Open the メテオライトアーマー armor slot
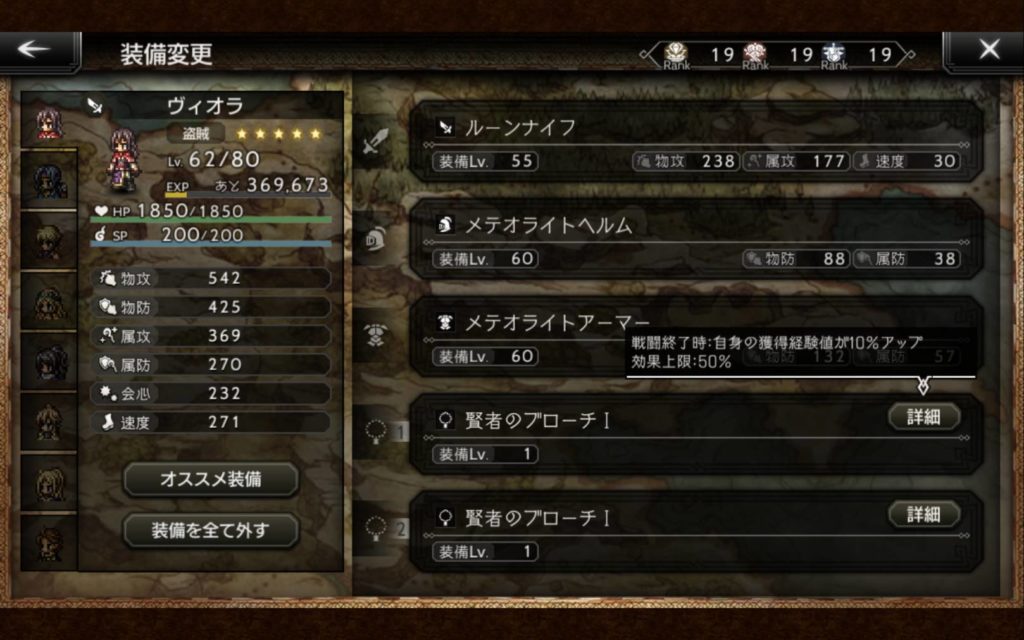The image size is (1024, 640). (530, 337)
